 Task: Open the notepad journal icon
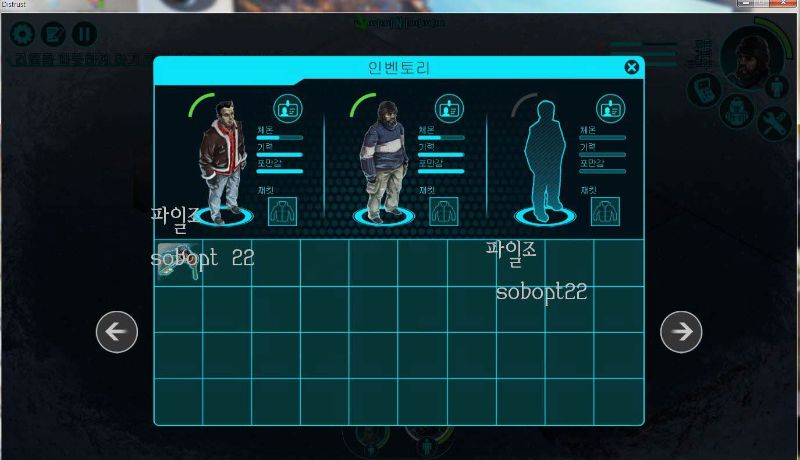(53, 34)
